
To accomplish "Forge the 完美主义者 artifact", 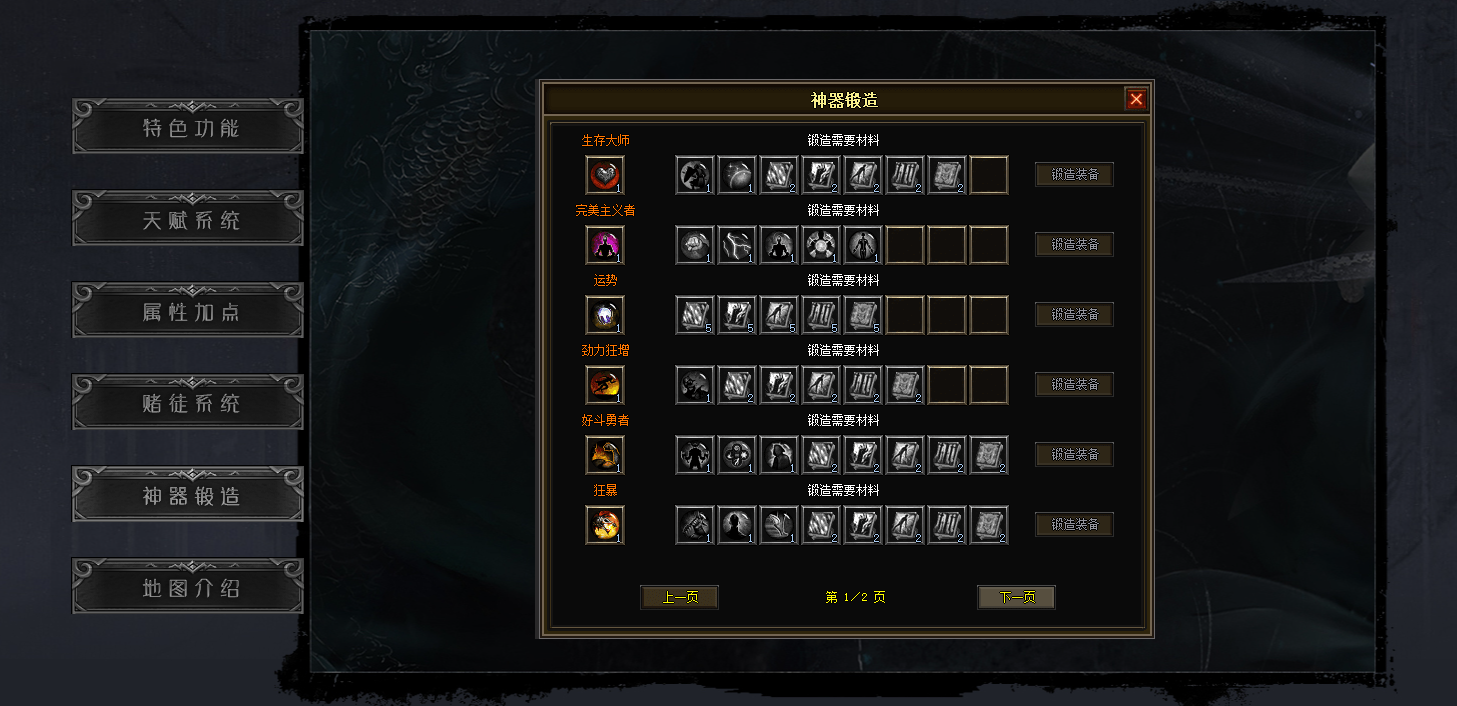I will [x=1074, y=245].
